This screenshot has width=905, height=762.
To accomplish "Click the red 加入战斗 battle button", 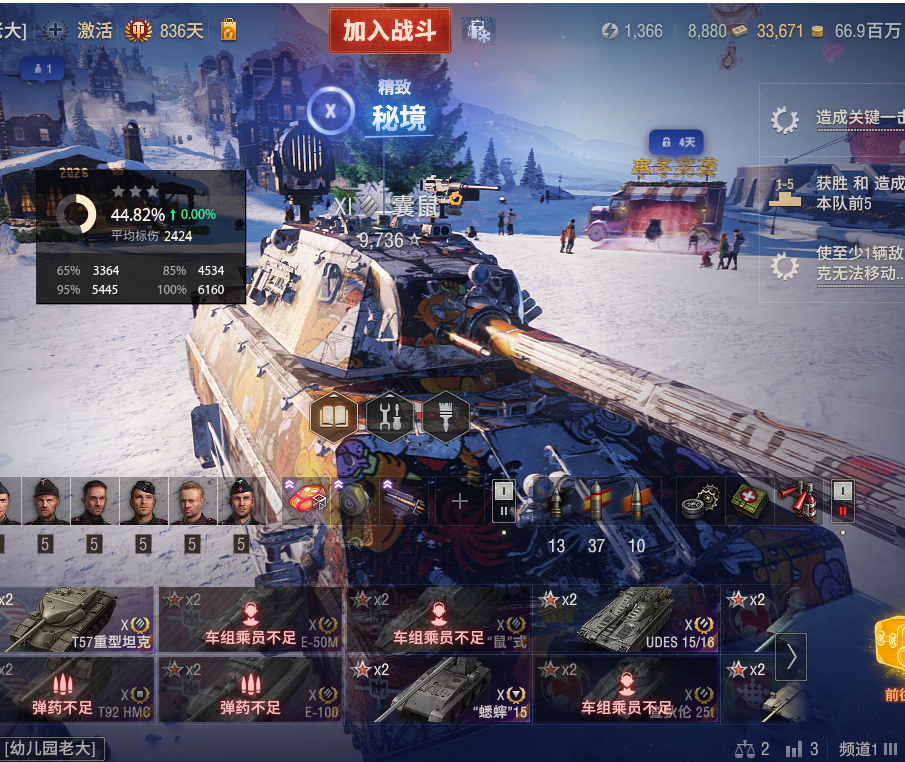I will point(390,31).
